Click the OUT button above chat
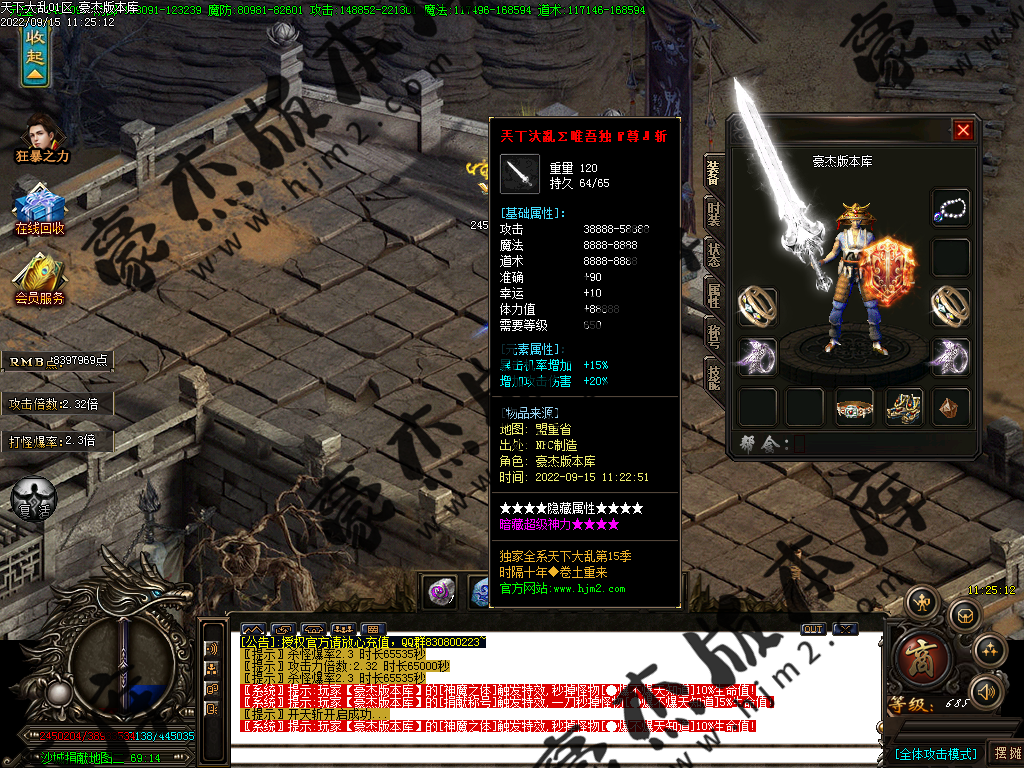The image size is (1024, 768). (813, 629)
